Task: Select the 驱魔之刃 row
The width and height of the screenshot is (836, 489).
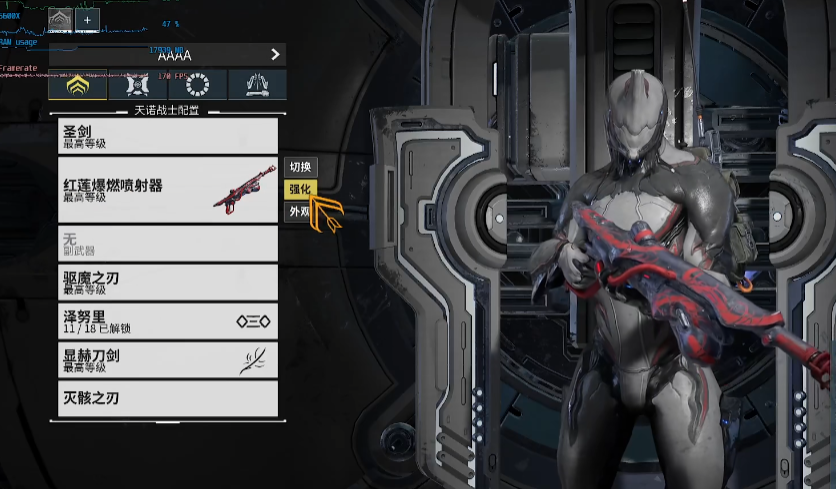Action: [167, 282]
